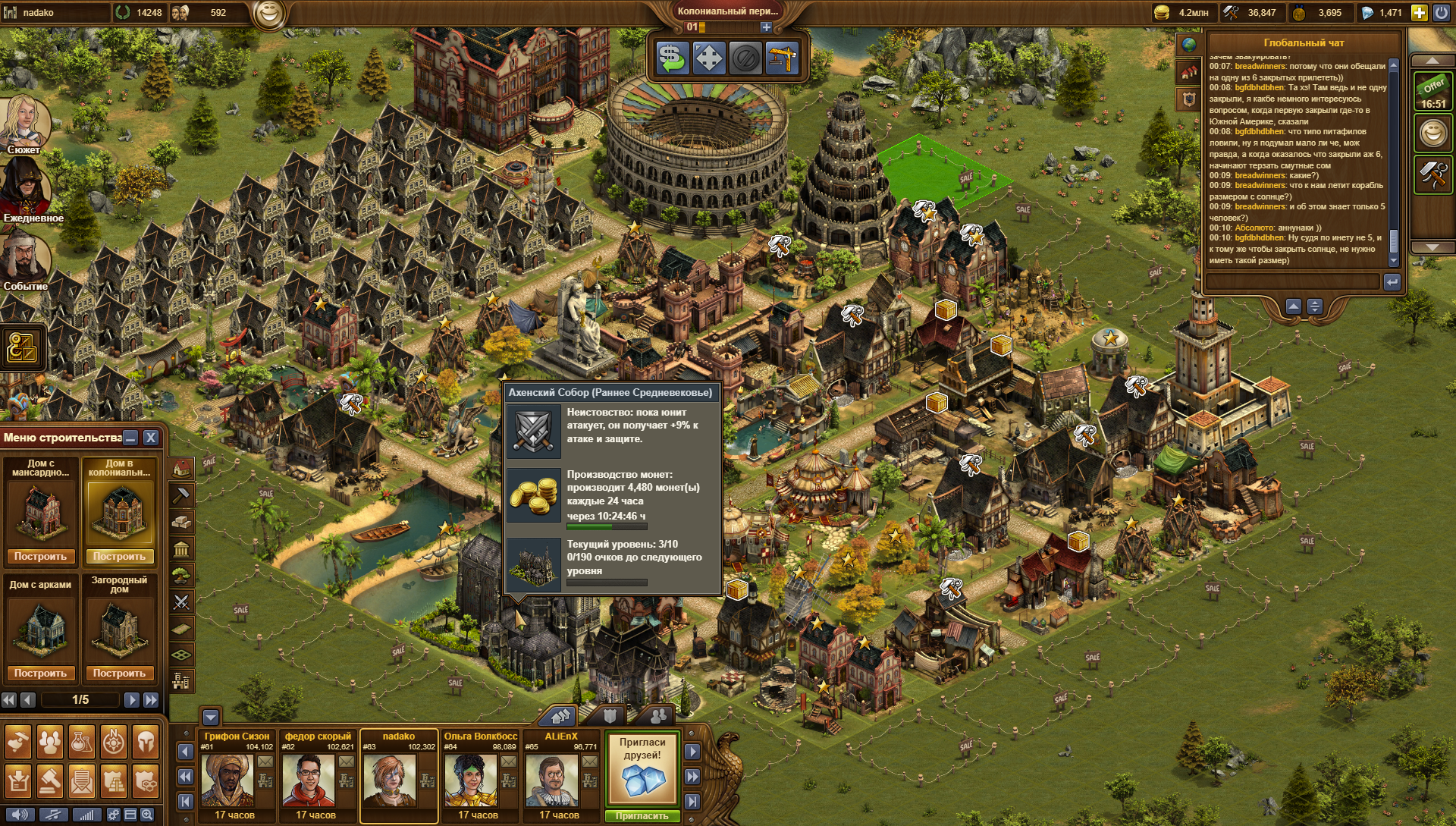Image resolution: width=1456 pixels, height=826 pixels.
Task: Click the Пригласить invite friends button
Action: pos(642,816)
